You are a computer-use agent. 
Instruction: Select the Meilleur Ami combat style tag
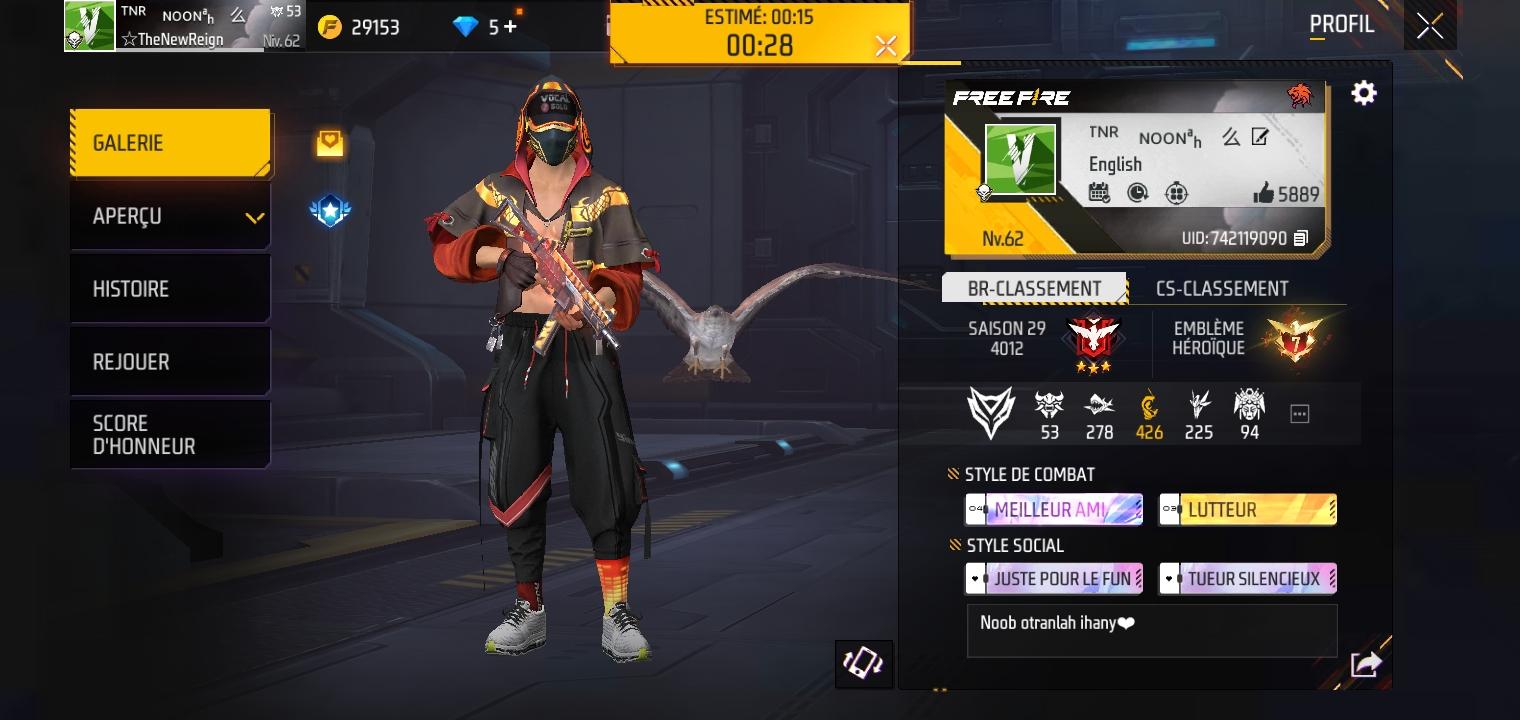1054,510
